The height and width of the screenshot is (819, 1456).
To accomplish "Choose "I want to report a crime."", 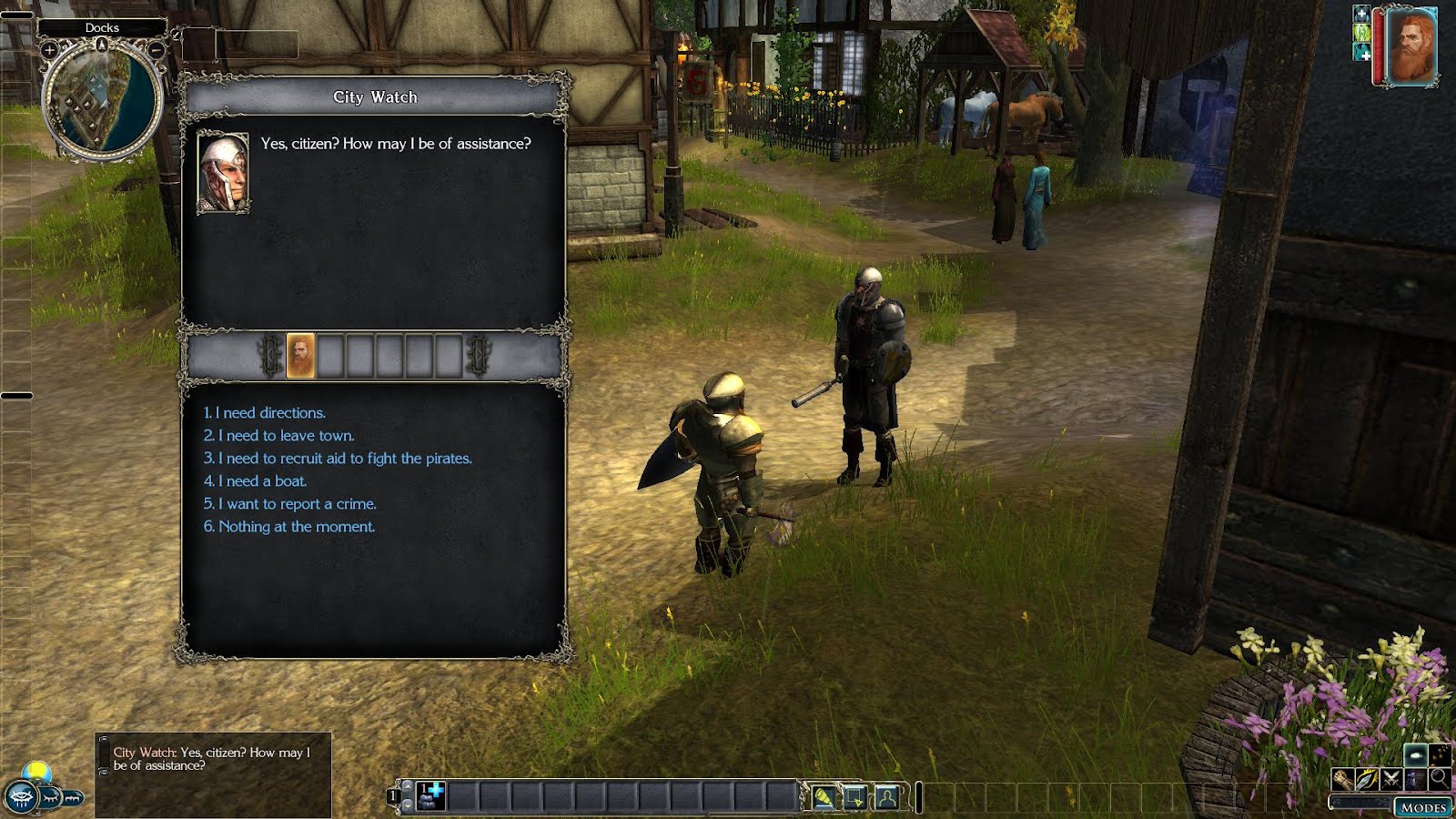I will (290, 504).
